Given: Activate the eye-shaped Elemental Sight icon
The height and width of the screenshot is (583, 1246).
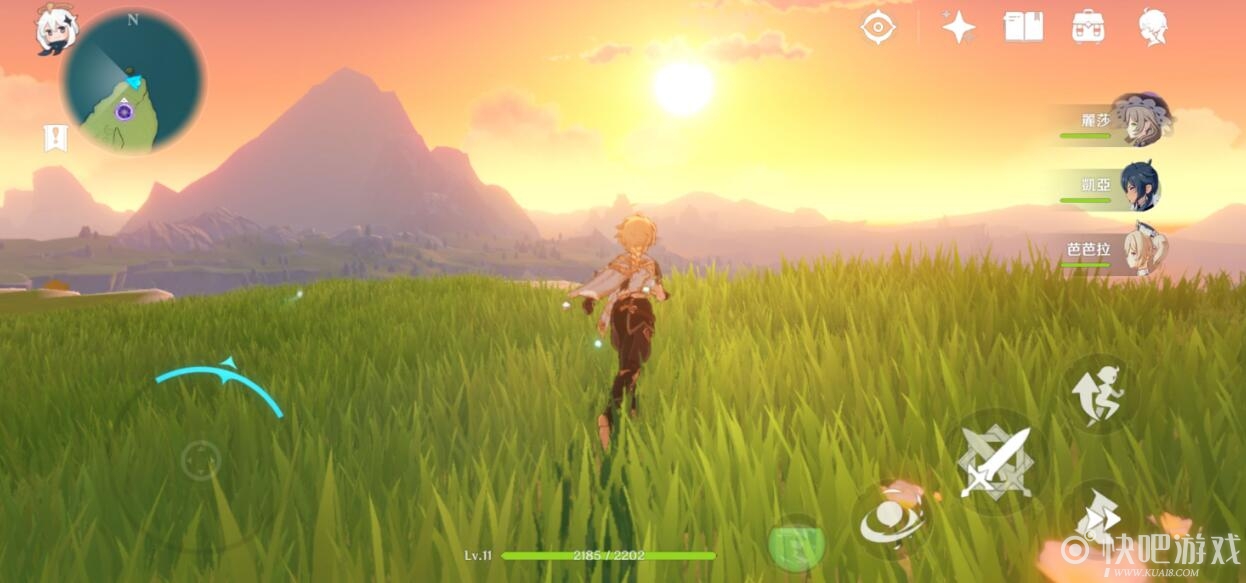Looking at the screenshot, I should (878, 27).
